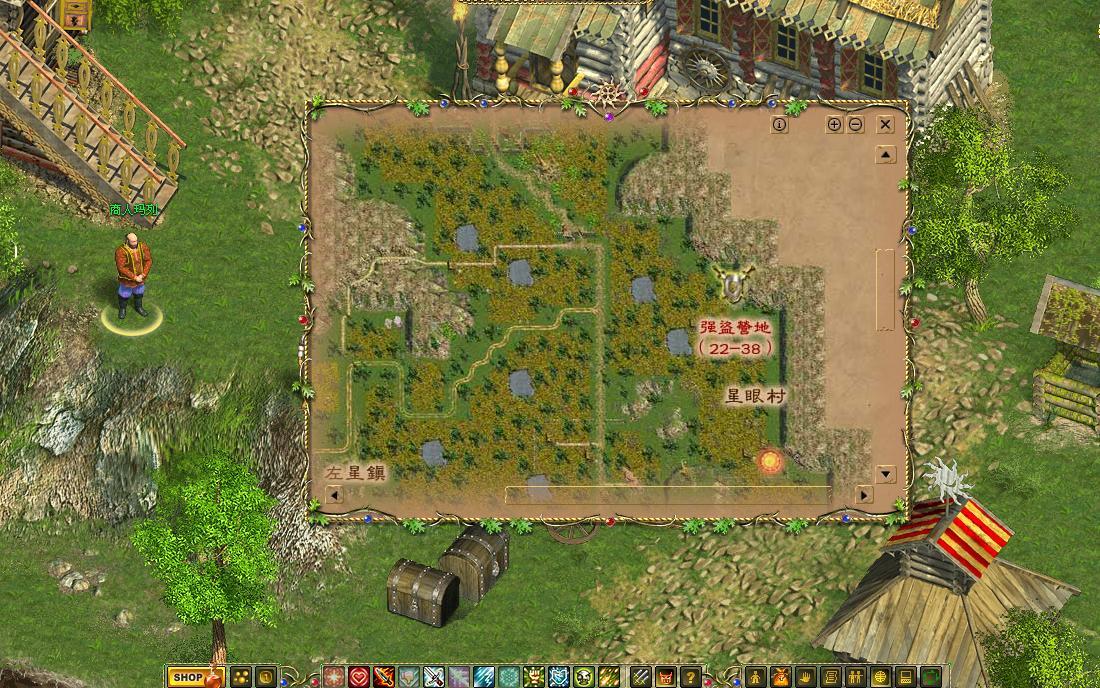Image resolution: width=1100 pixels, height=688 pixels.
Task: Click the map's scroll right arrow
Action: tap(863, 495)
